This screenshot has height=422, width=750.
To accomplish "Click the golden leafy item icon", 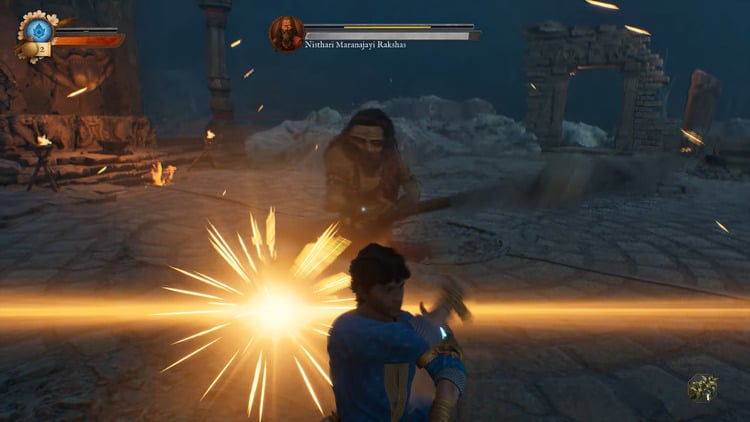I will tap(702, 388).
